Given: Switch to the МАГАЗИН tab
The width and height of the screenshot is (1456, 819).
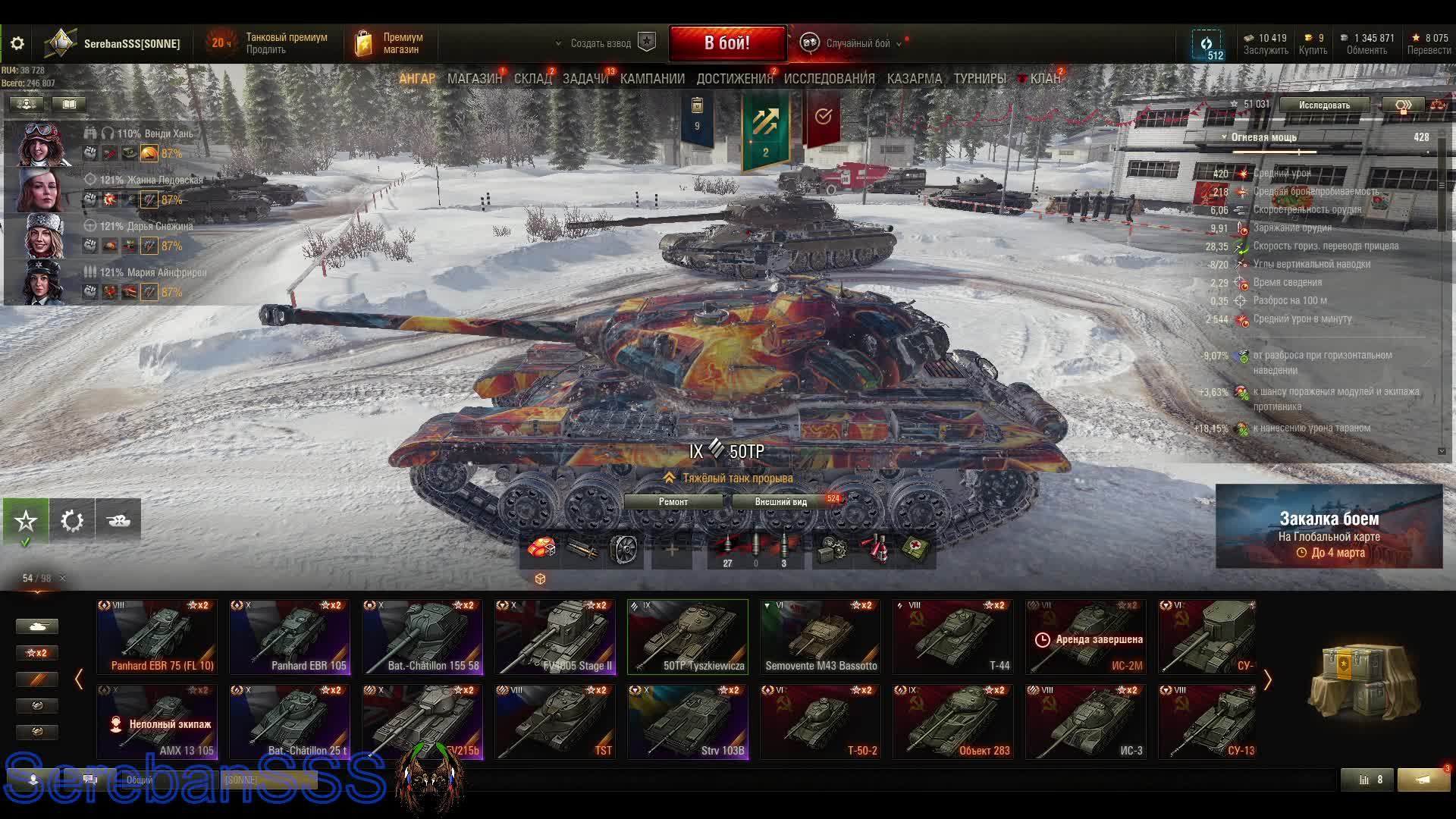Looking at the screenshot, I should (474, 78).
